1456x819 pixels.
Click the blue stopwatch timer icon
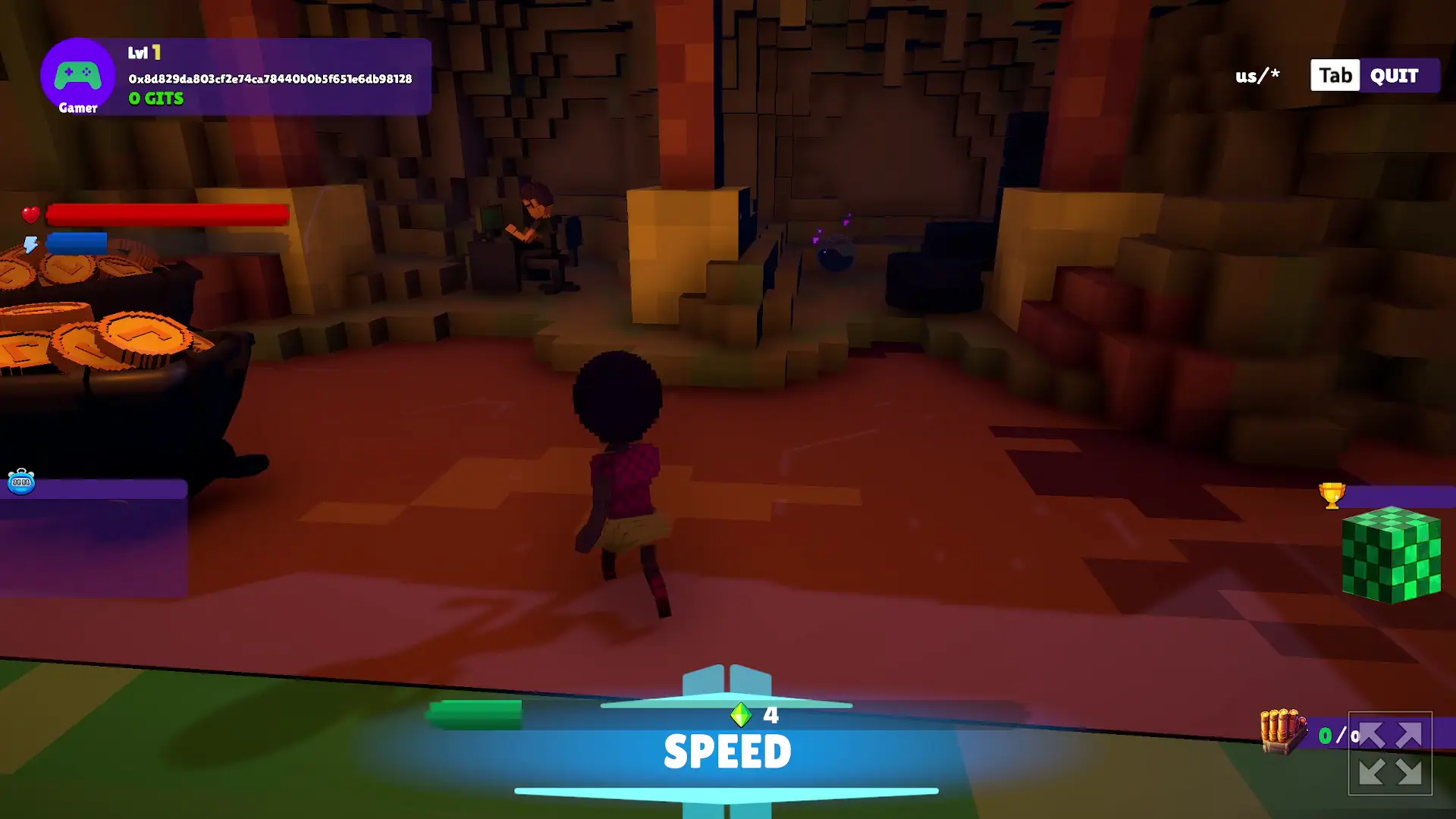point(22,482)
